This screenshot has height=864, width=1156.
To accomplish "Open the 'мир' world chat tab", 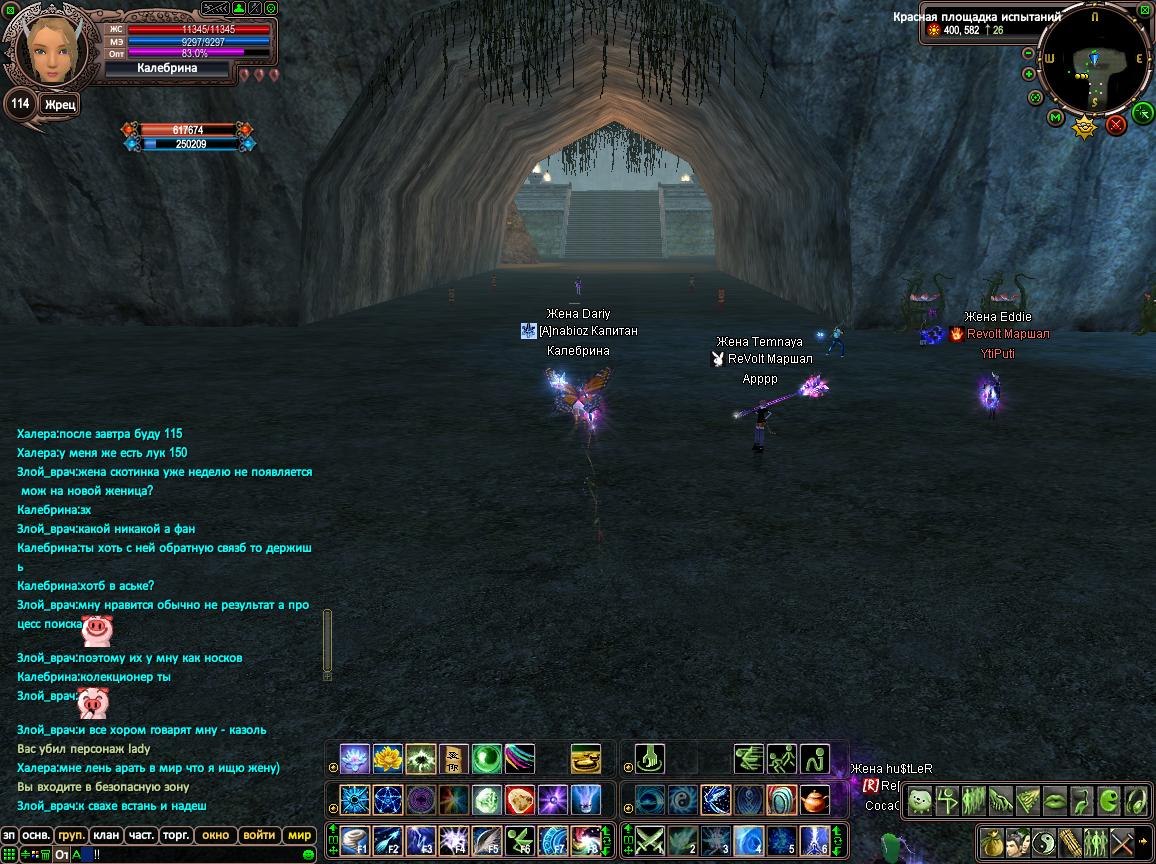I will [299, 835].
